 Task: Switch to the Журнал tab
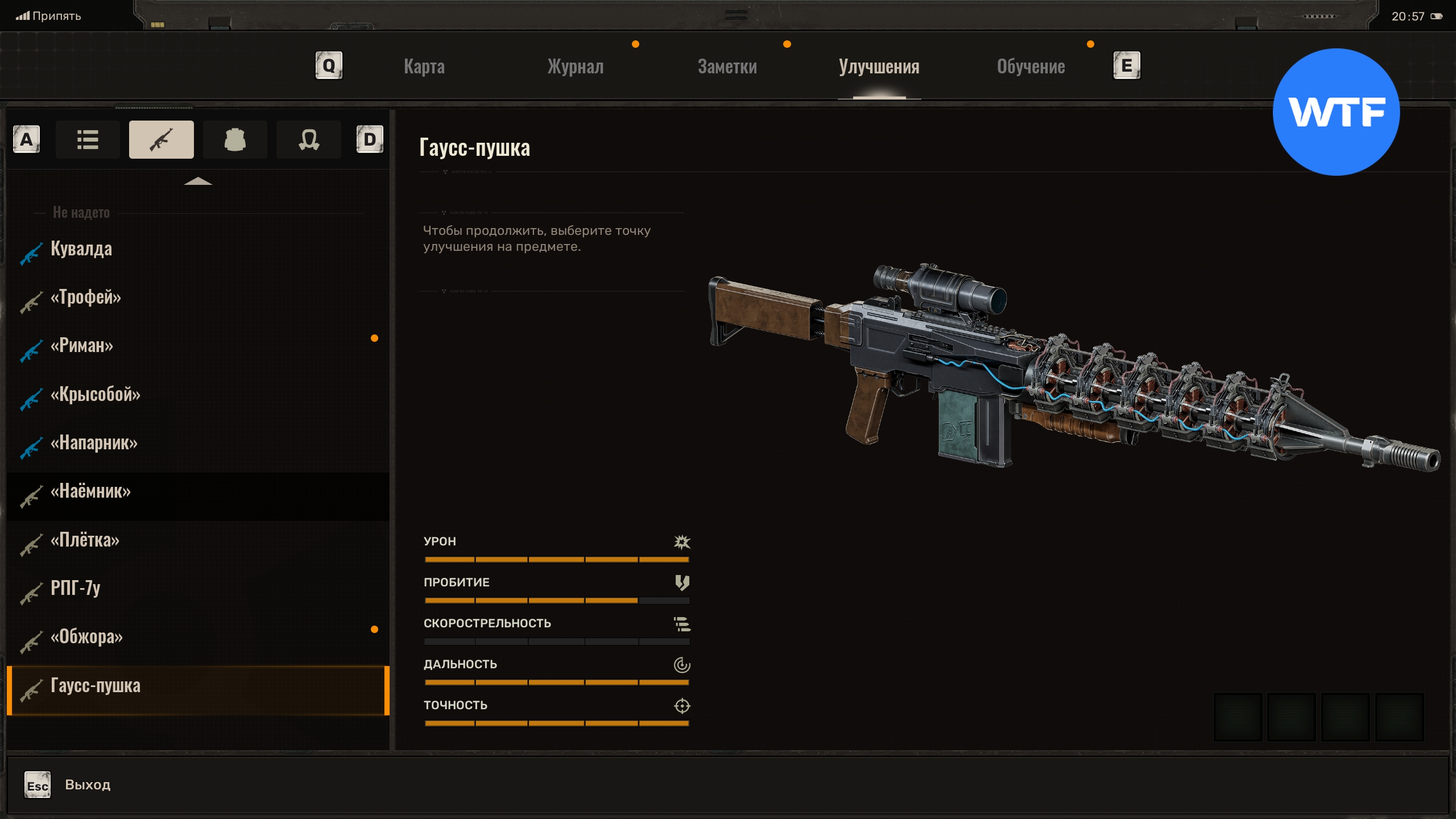point(575,67)
